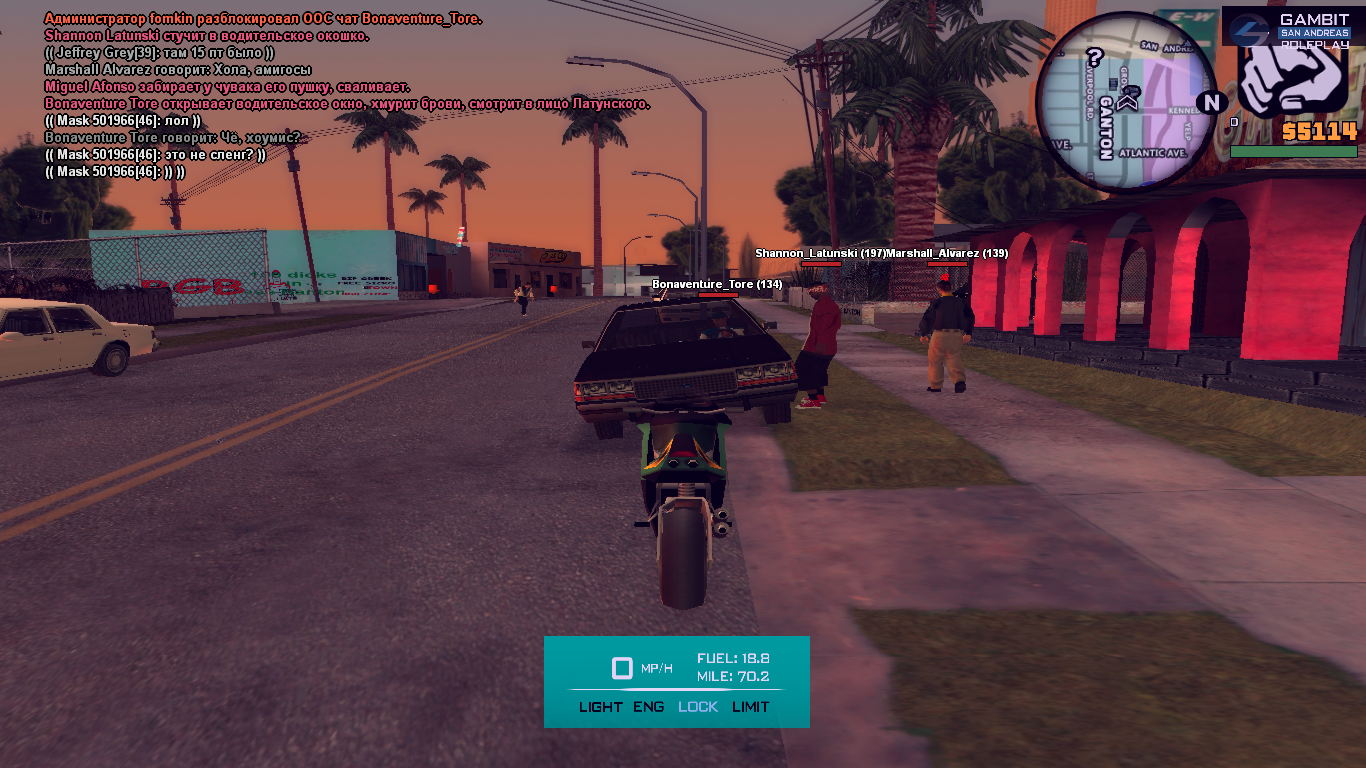Click the north N compass marker
This screenshot has height=768, width=1366.
click(x=1212, y=102)
